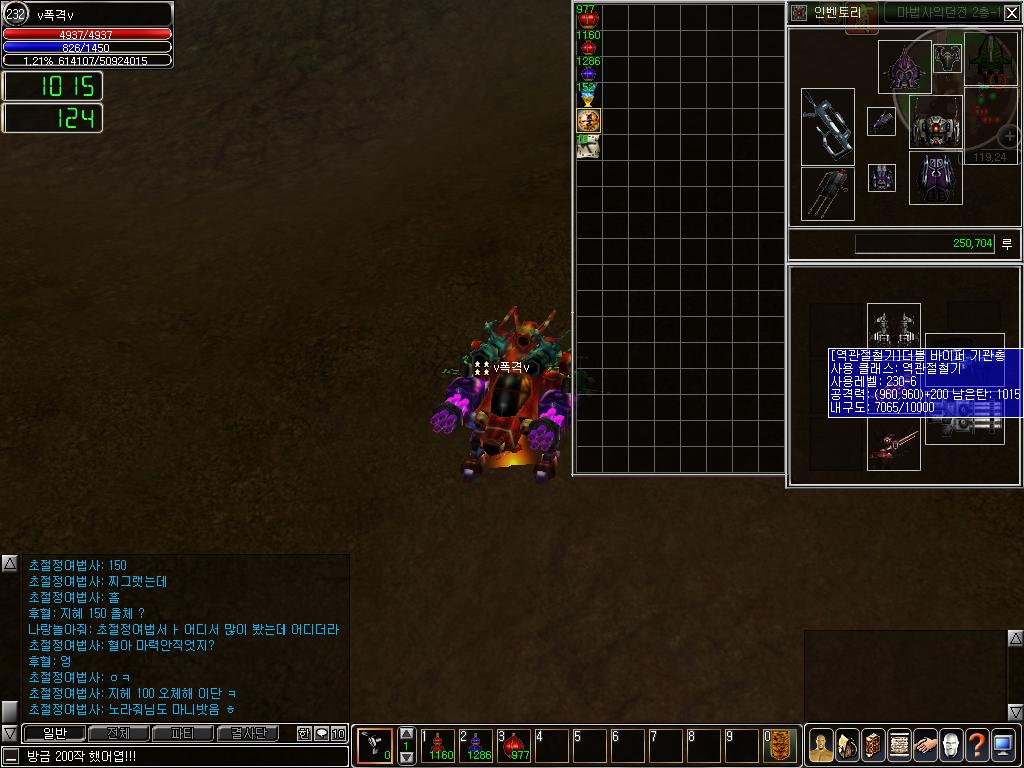The image size is (1024, 768).
Task: Switch to the 파티 chat tab
Action: pos(183,733)
